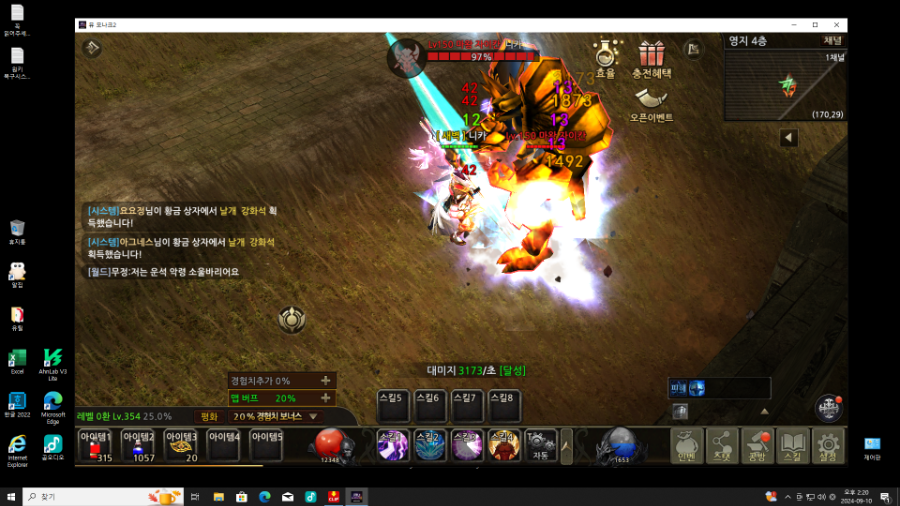Click the plus next to 경험치추가 0%
The width and height of the screenshot is (900, 506).
(x=325, y=381)
